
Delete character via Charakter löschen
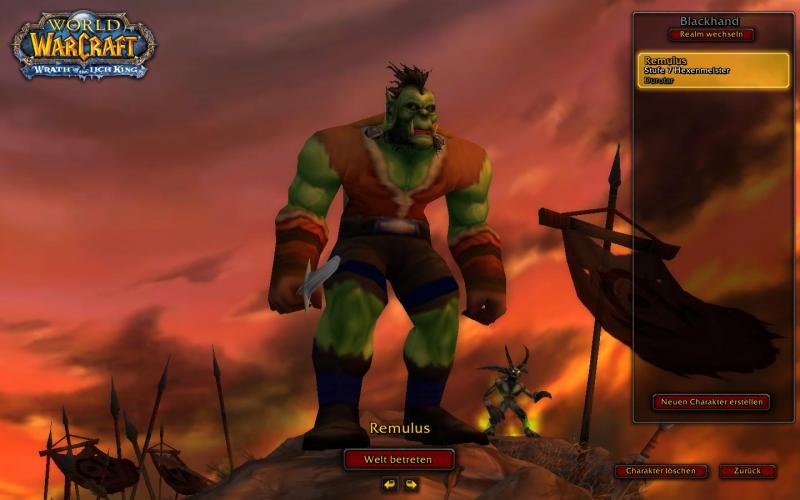(x=661, y=471)
